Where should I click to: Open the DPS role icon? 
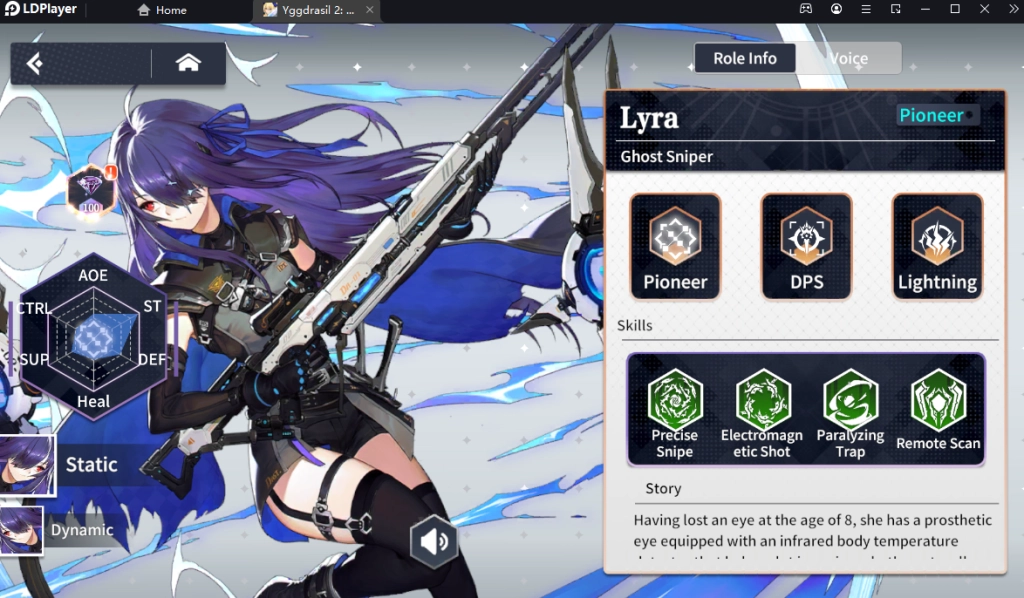click(806, 246)
